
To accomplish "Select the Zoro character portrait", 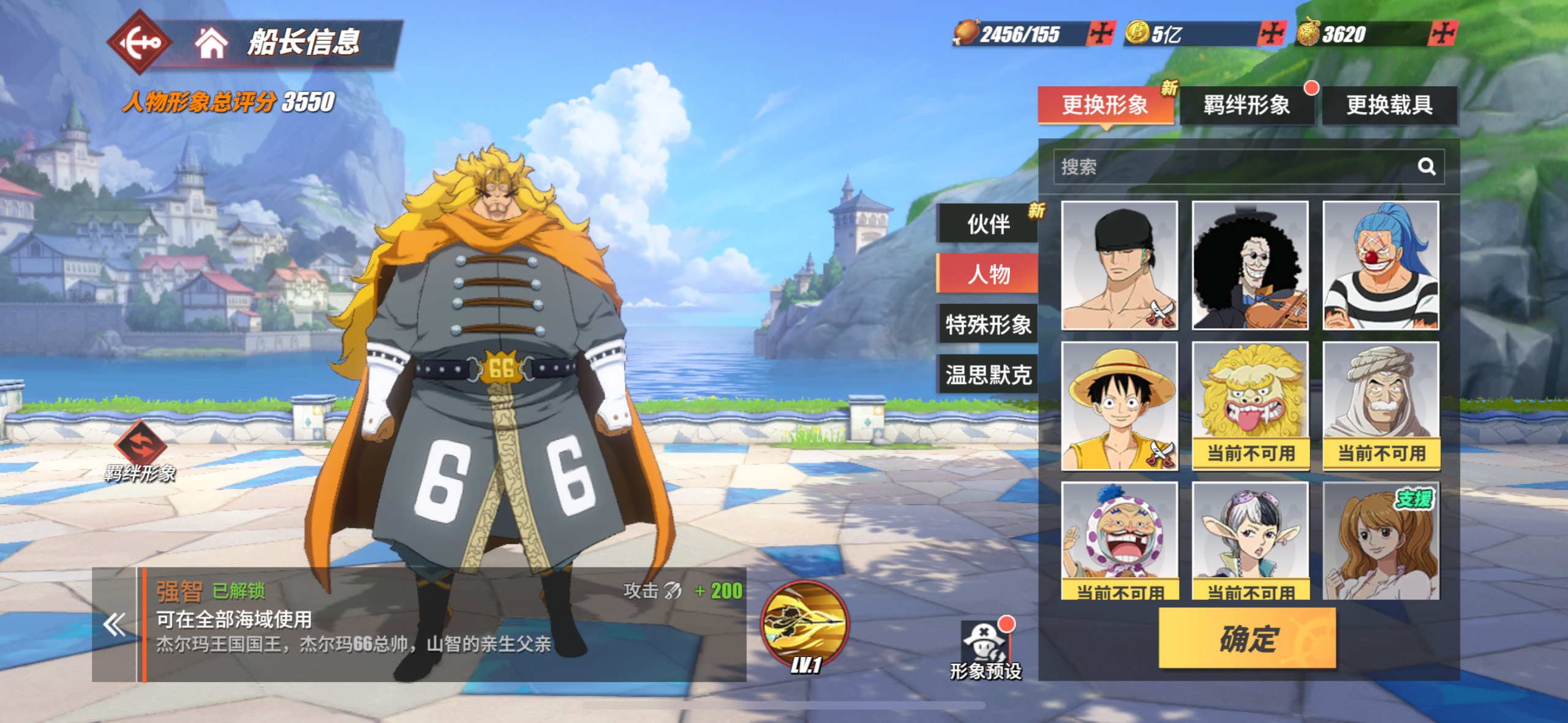I will coord(1119,266).
